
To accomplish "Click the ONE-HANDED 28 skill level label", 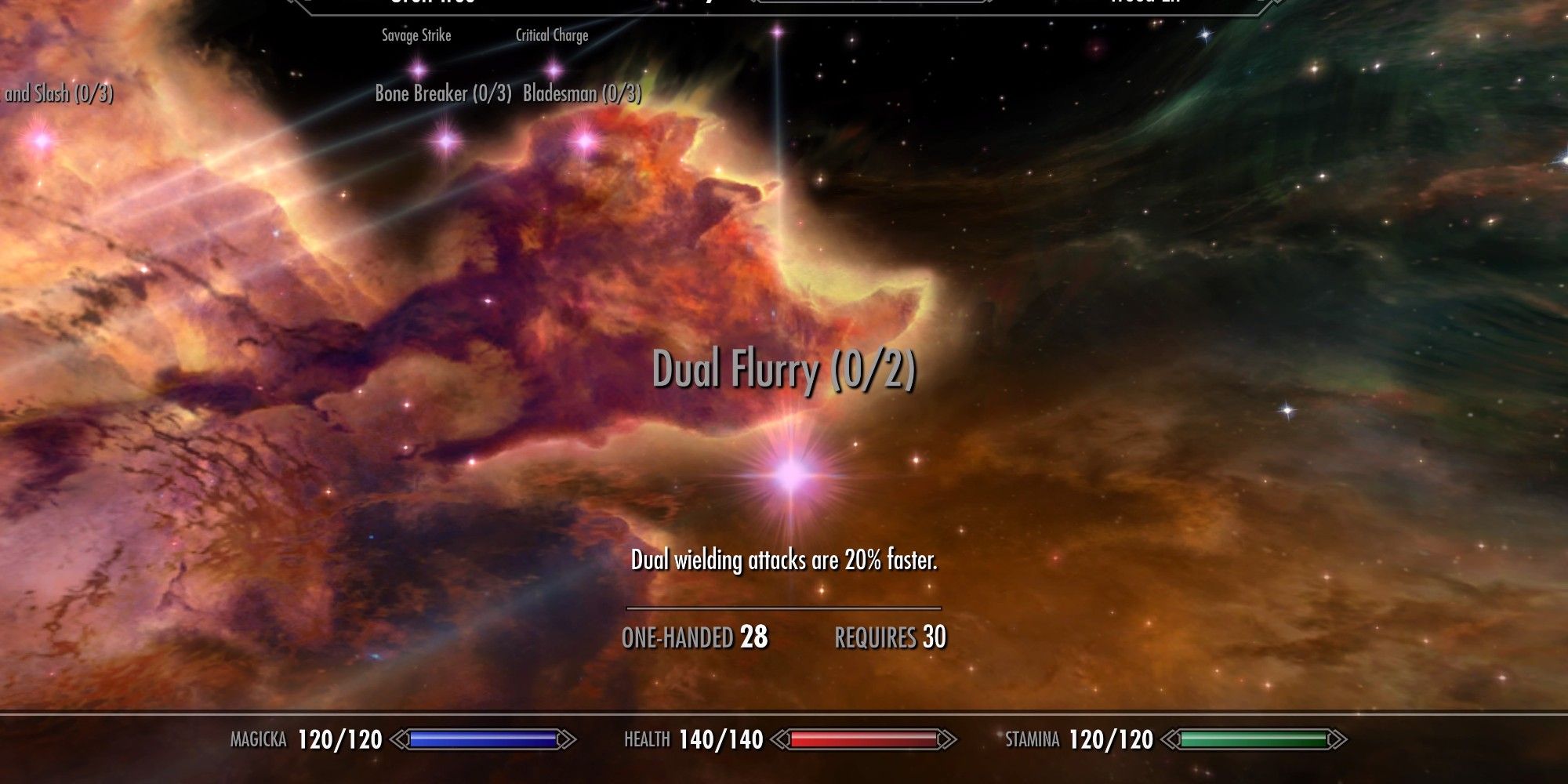I will click(x=694, y=638).
